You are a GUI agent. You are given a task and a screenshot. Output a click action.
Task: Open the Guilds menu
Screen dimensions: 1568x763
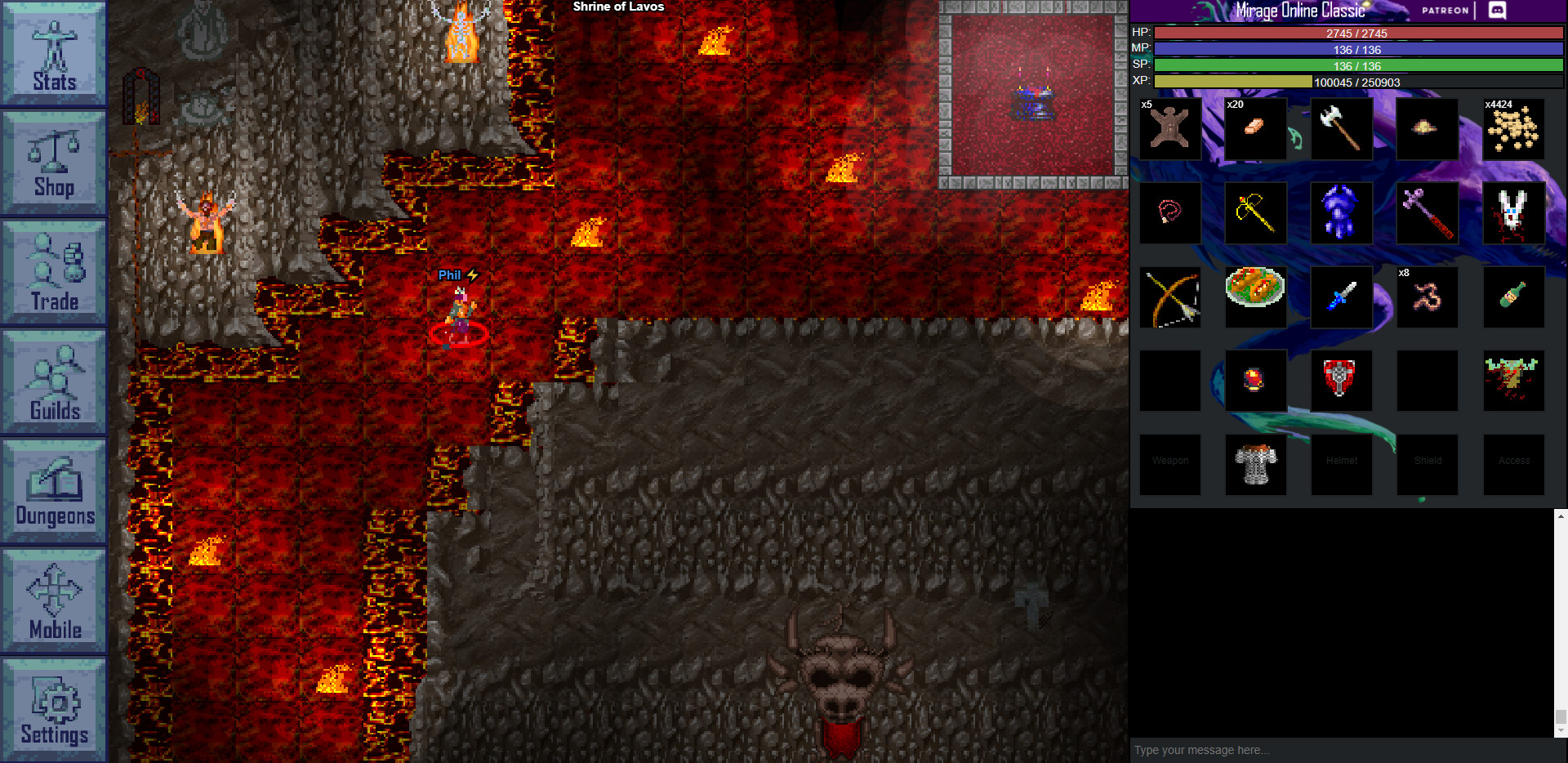pyautogui.click(x=54, y=382)
